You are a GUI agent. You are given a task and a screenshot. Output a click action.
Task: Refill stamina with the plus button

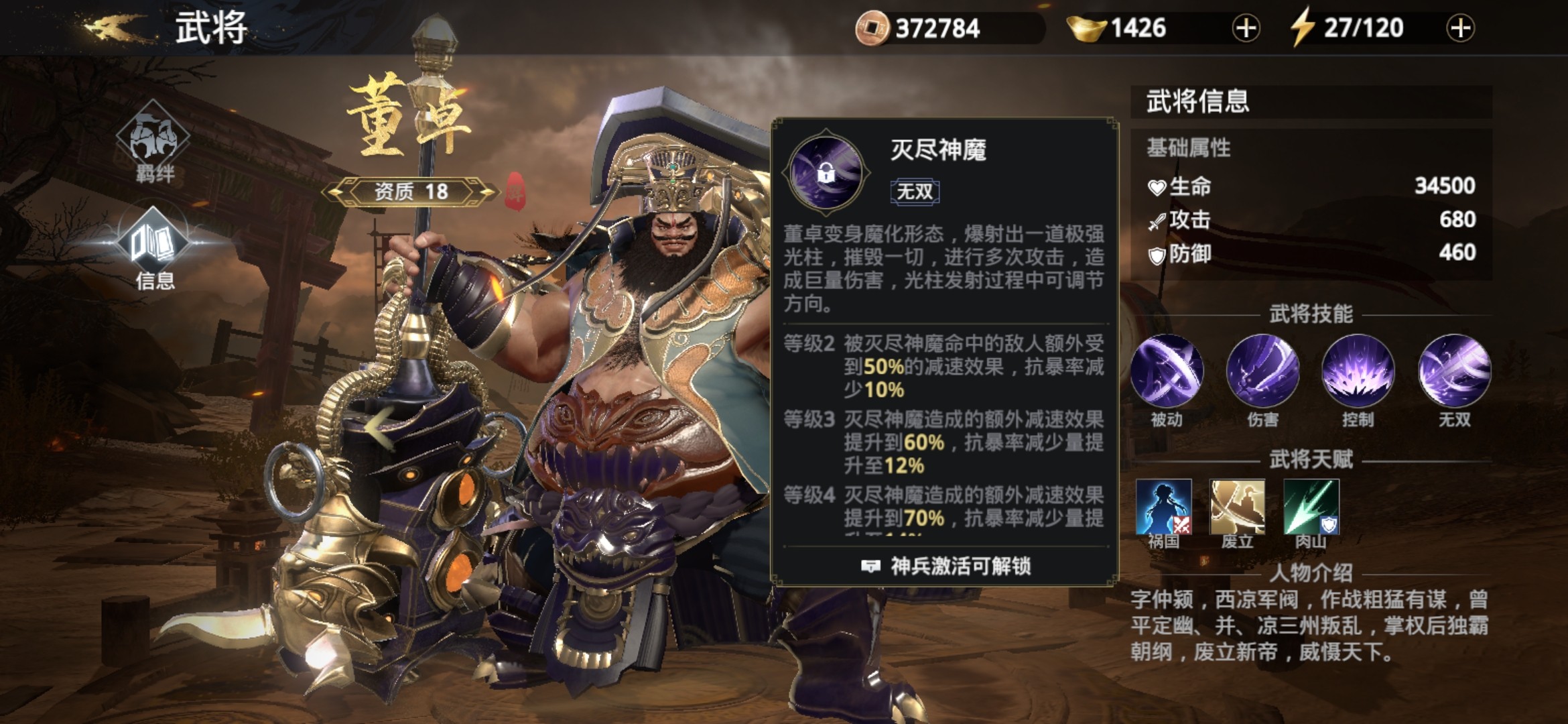(1461, 28)
